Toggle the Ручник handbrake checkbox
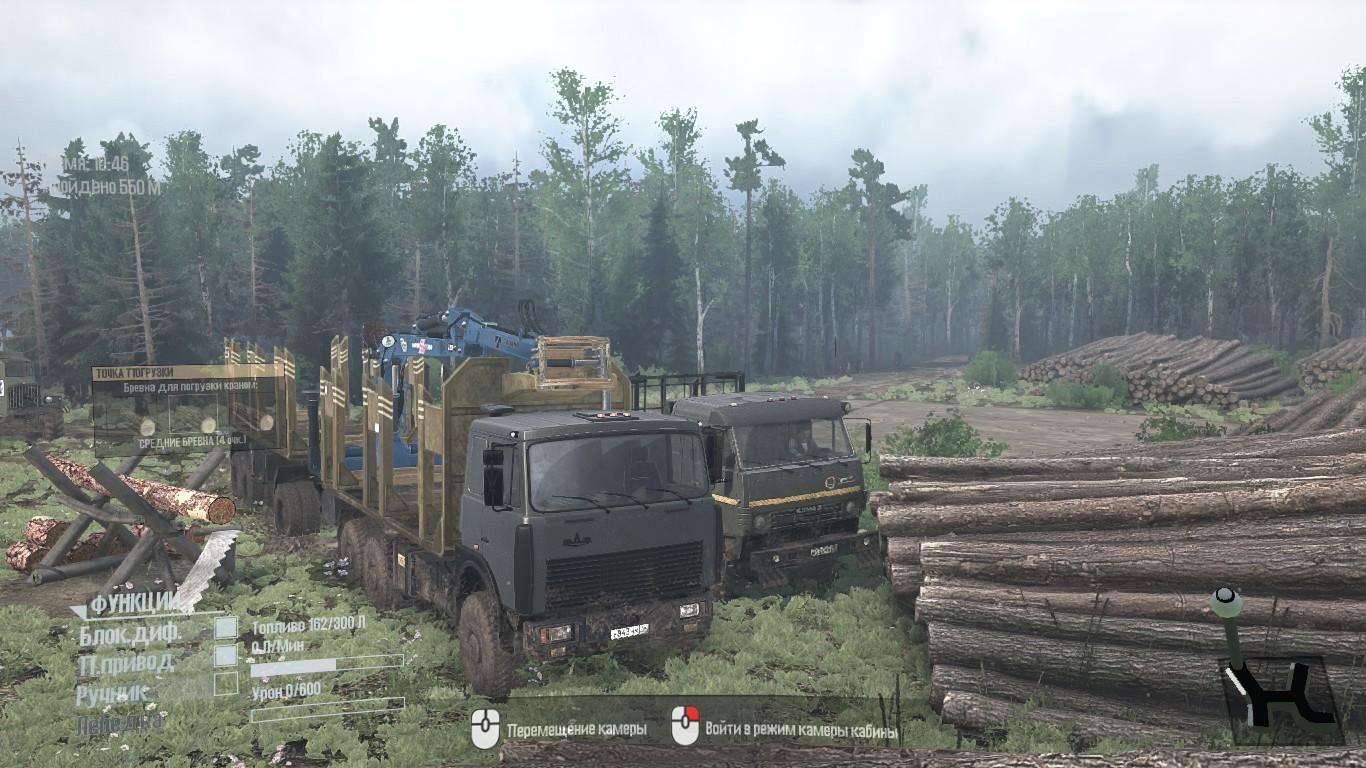1366x768 pixels. pos(226,684)
